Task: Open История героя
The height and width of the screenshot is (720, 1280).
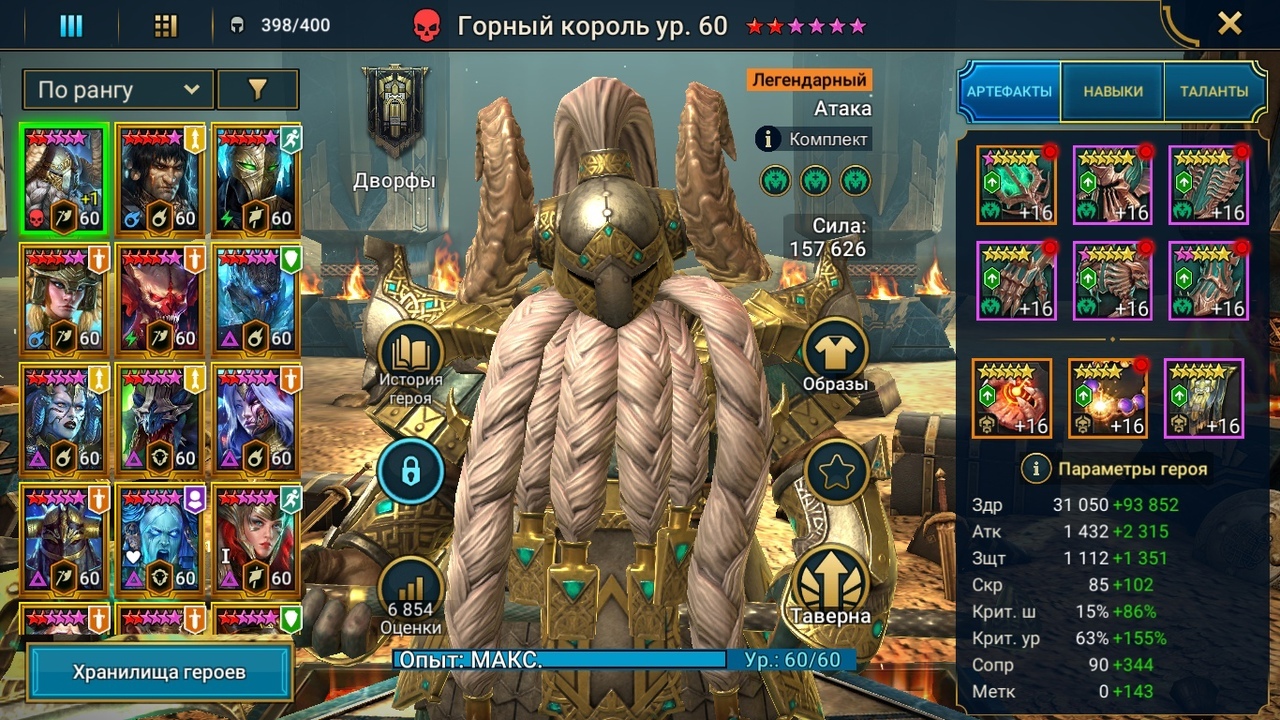Action: click(409, 364)
